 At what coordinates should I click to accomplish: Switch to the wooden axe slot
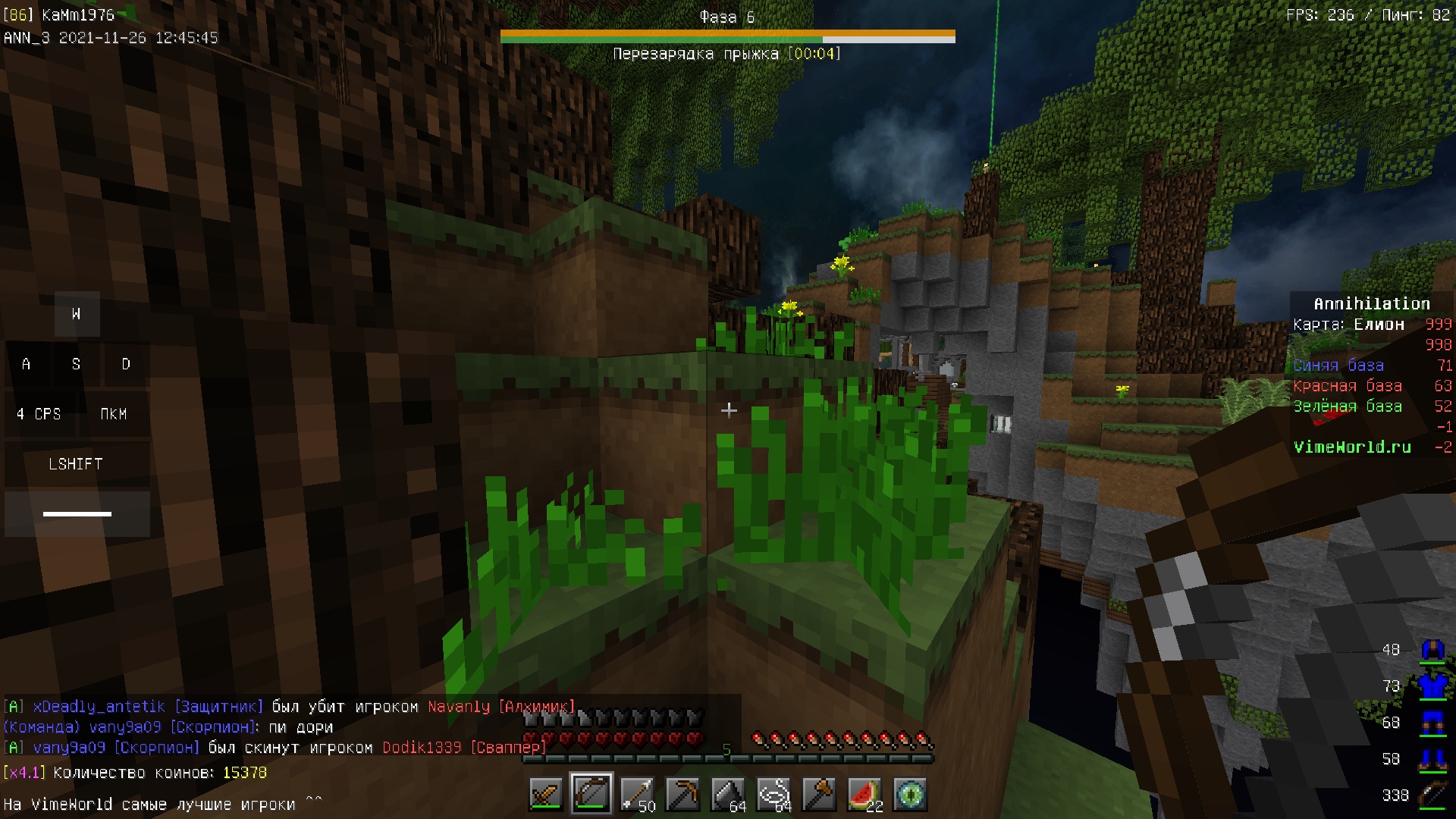click(819, 795)
